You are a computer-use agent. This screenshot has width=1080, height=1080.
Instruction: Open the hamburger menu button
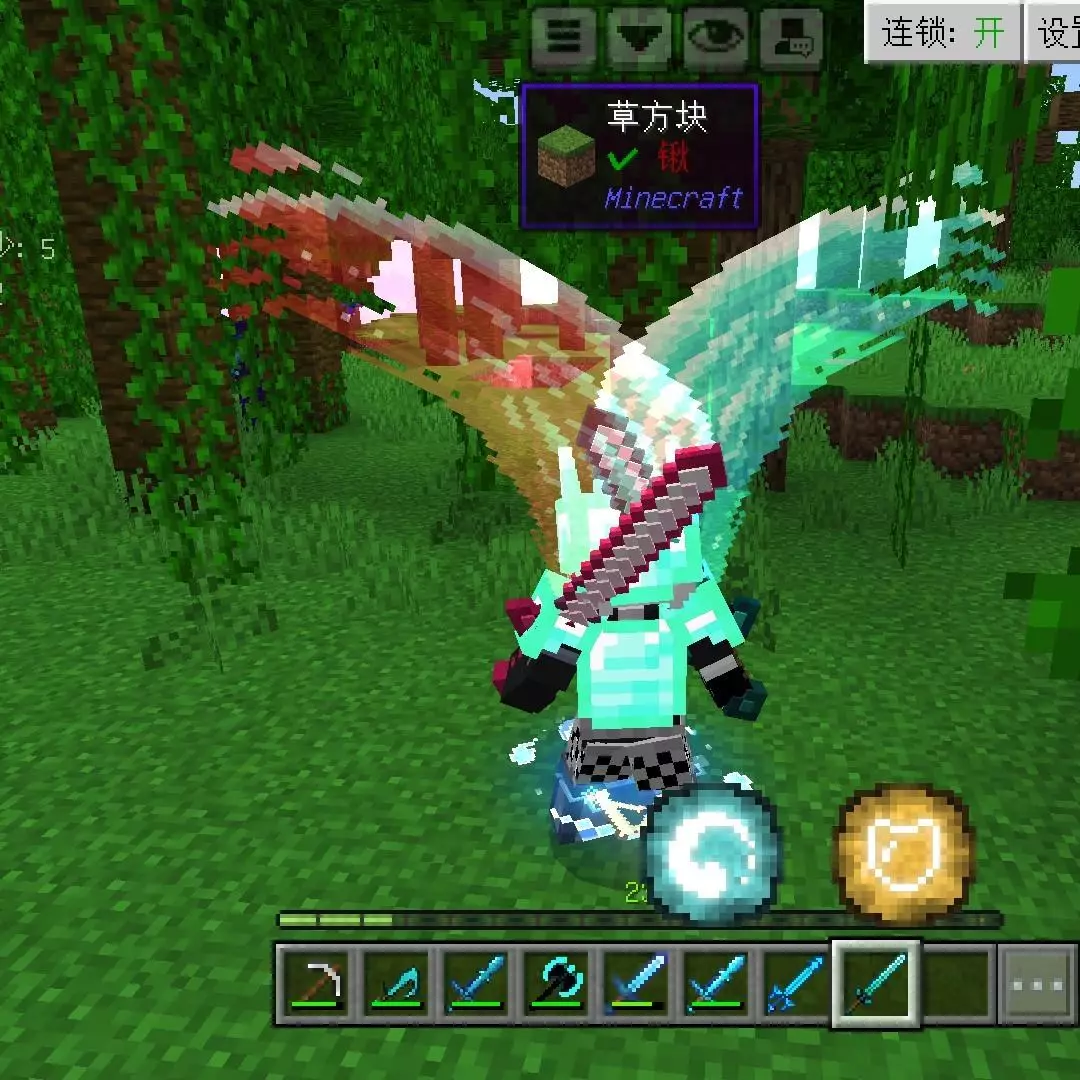[563, 38]
